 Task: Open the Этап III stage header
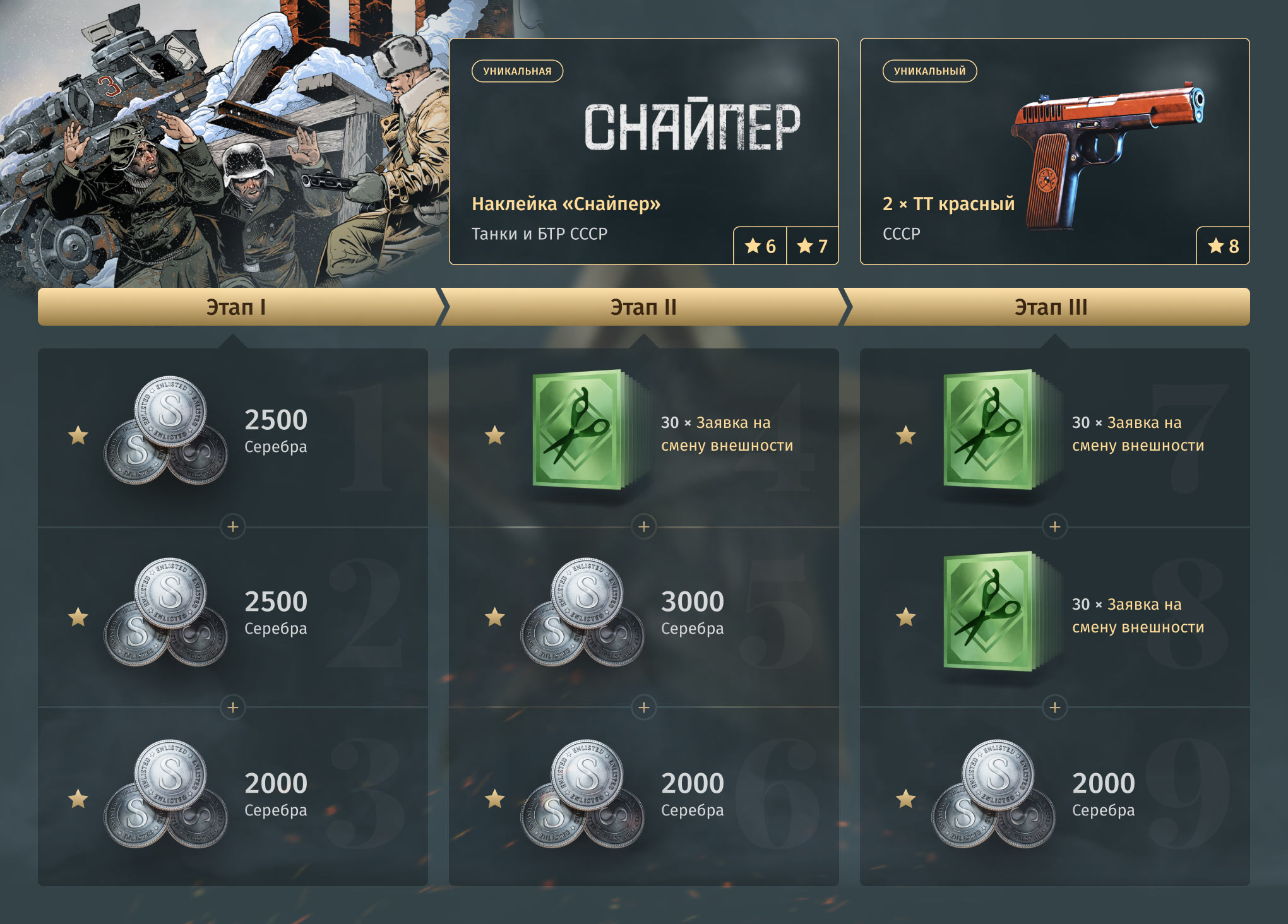[x=1050, y=307]
